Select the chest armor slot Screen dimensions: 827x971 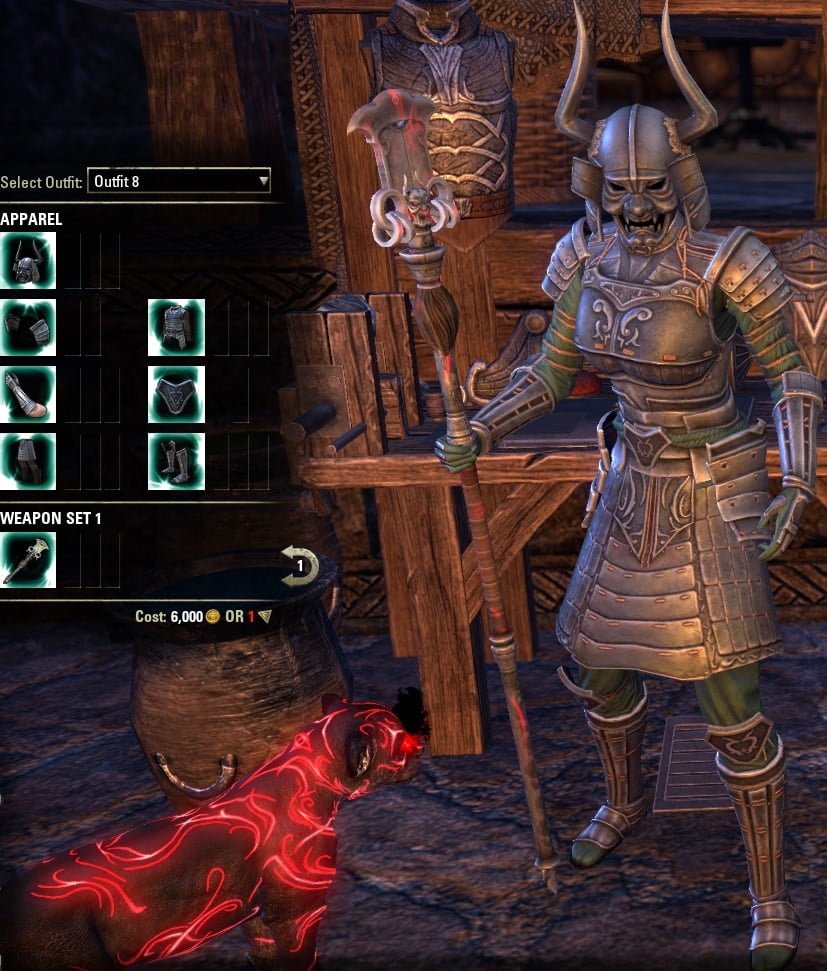point(176,328)
